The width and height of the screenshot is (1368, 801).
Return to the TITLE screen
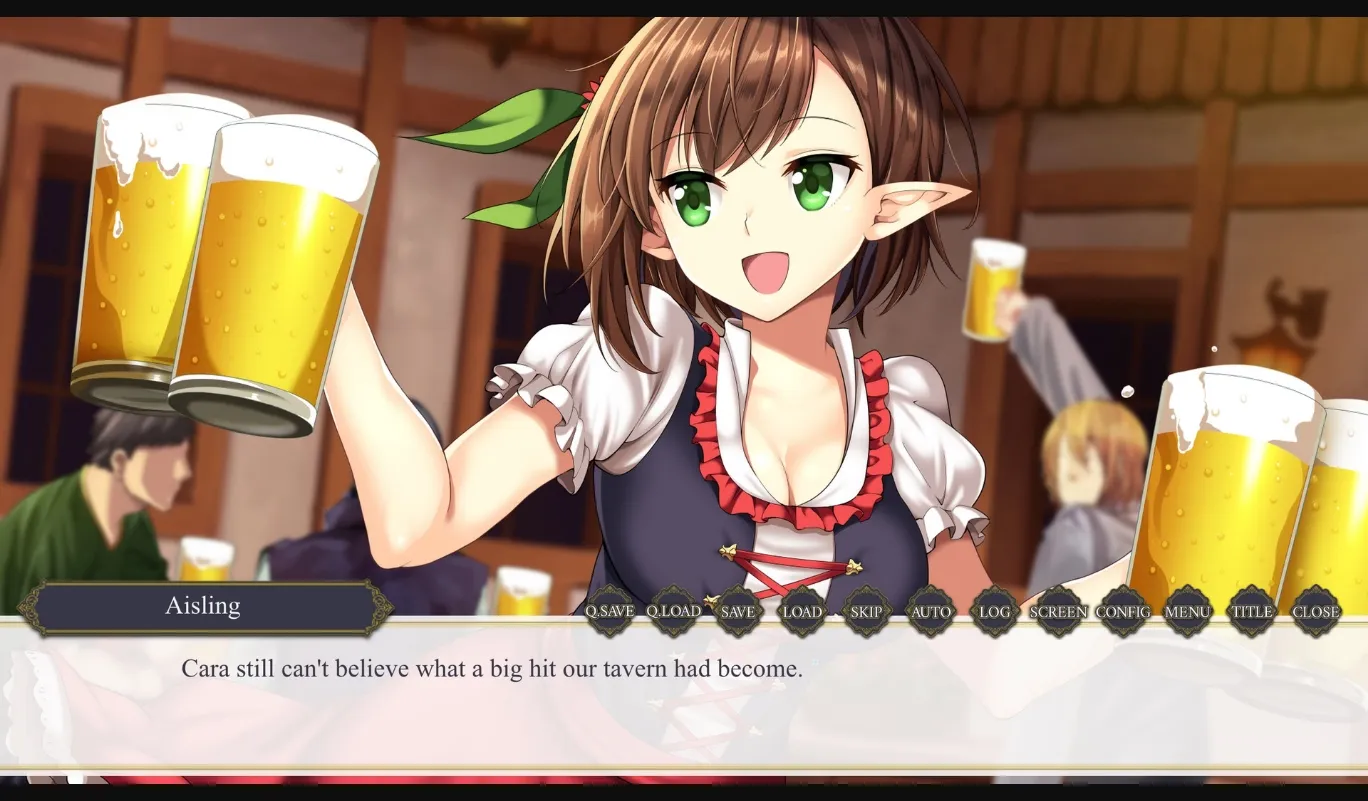pos(1251,610)
